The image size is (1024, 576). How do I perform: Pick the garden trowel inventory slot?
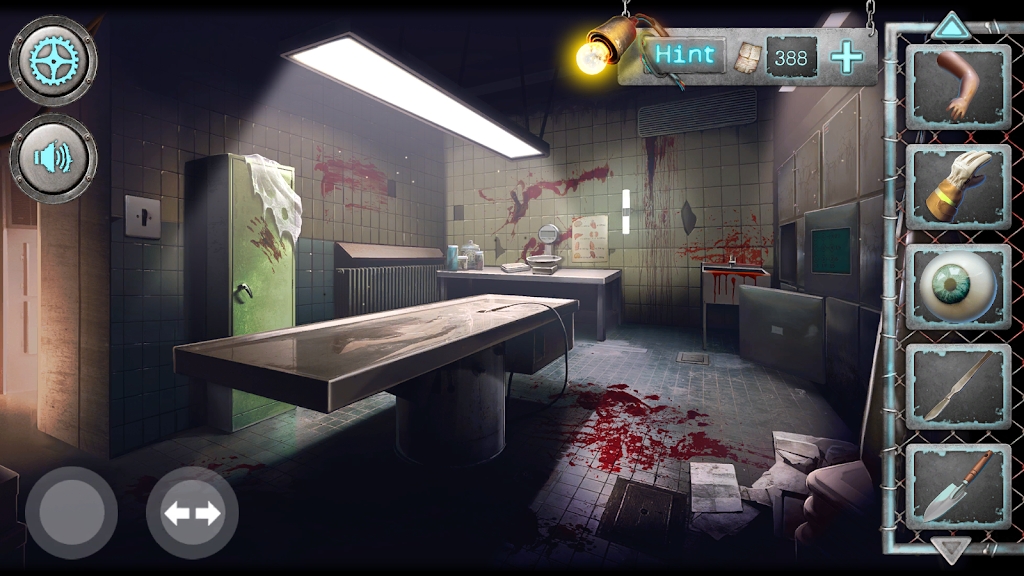pyautogui.click(x=957, y=484)
